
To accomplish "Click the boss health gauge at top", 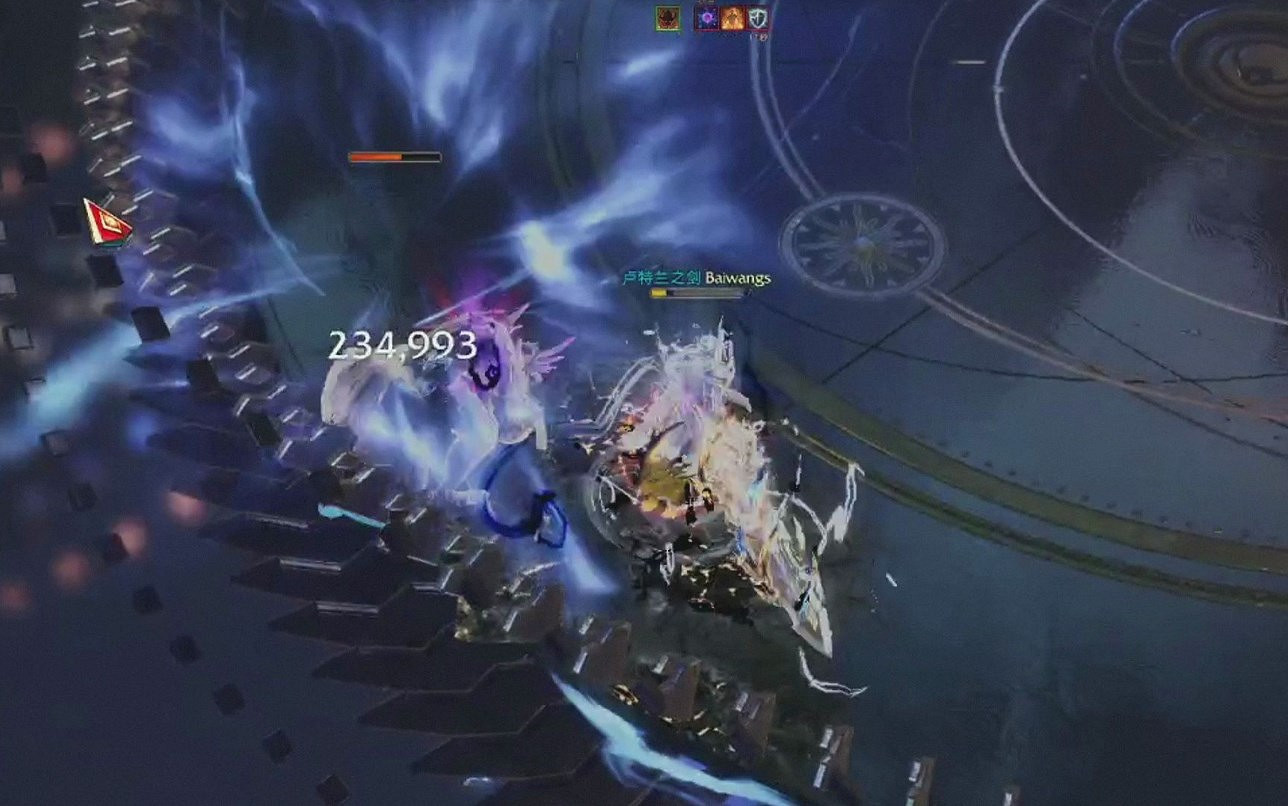I will point(392,156).
